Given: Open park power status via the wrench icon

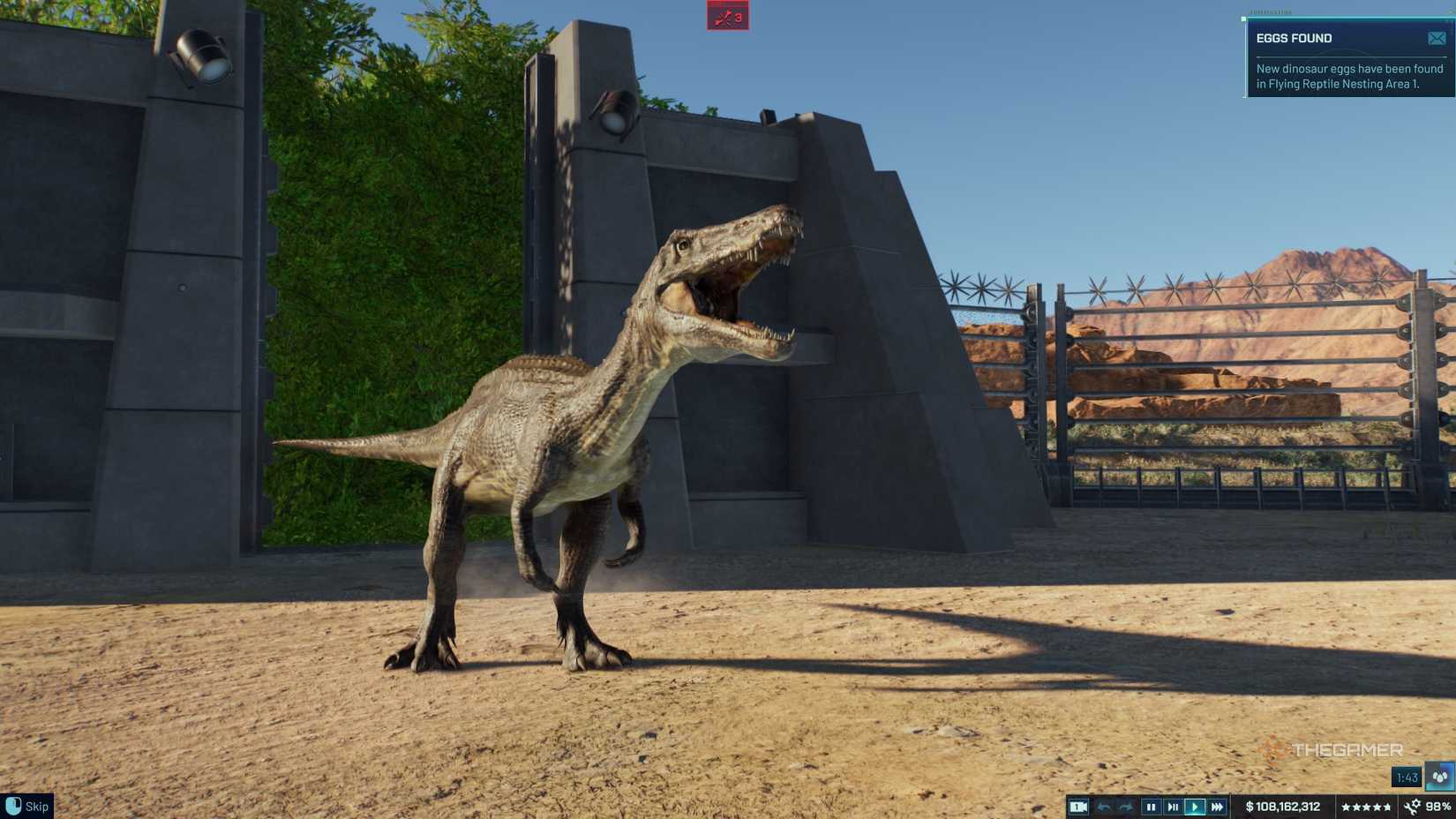Looking at the screenshot, I should [x=1413, y=806].
